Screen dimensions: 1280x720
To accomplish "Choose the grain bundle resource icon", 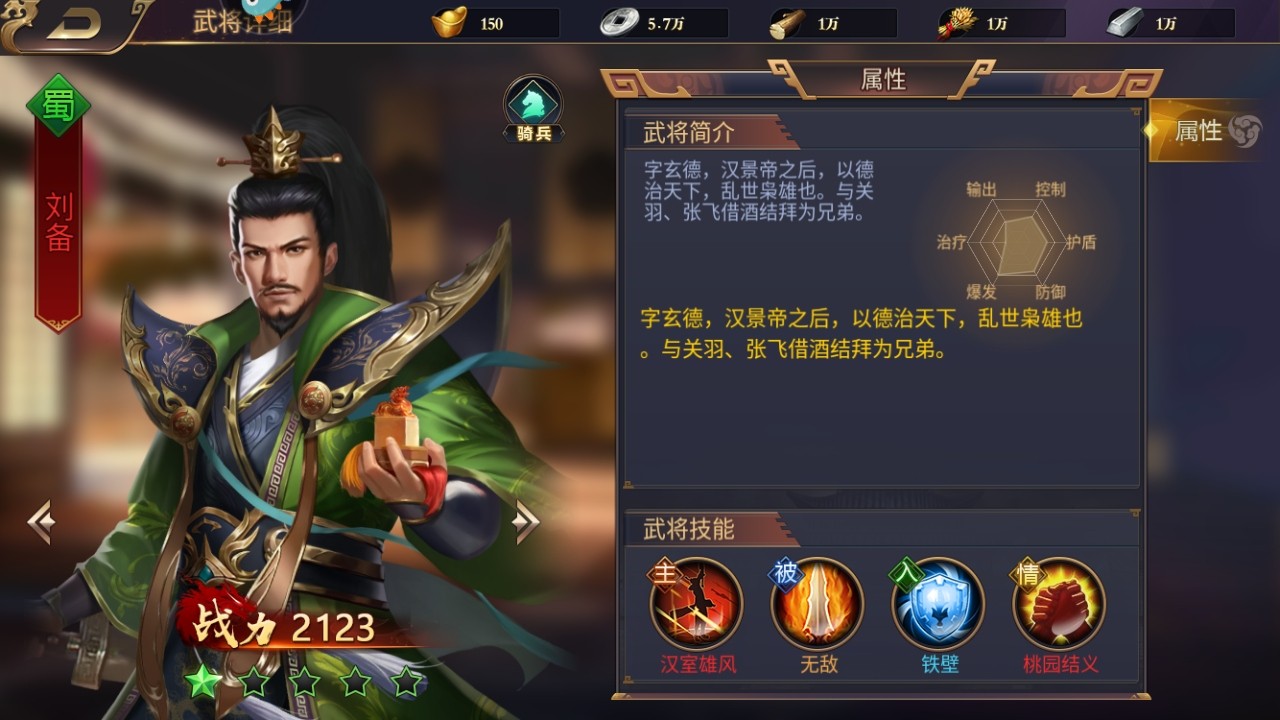I will point(957,22).
